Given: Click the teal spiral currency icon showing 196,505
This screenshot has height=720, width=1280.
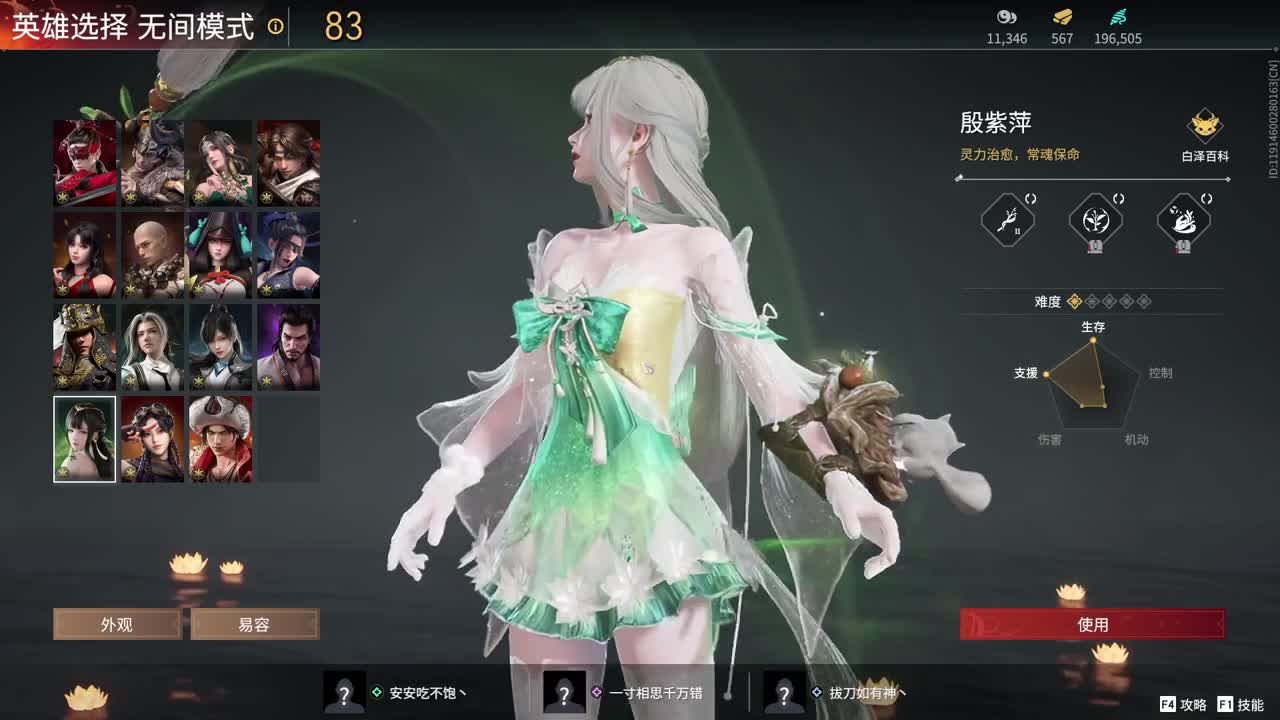Looking at the screenshot, I should [1117, 17].
